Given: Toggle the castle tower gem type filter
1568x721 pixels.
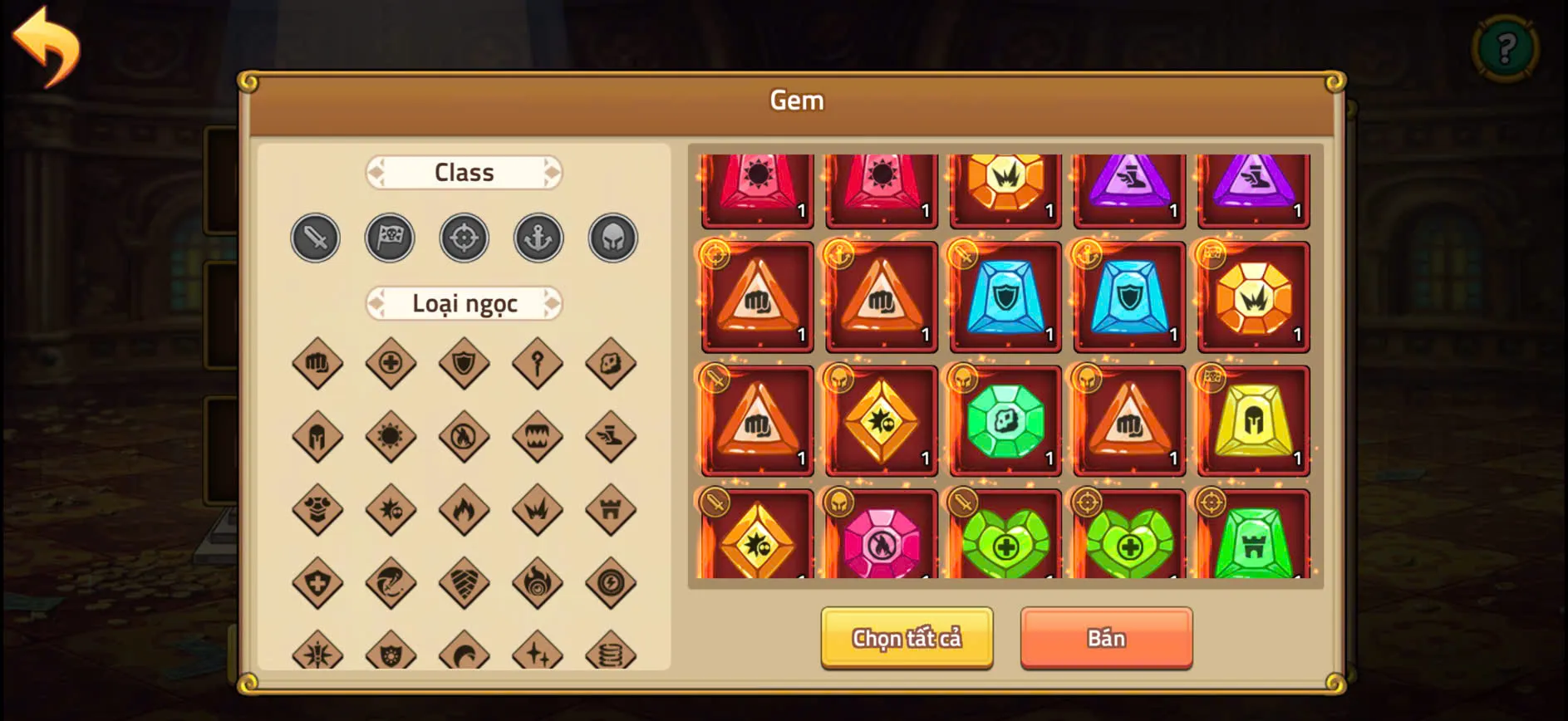Looking at the screenshot, I should [612, 508].
